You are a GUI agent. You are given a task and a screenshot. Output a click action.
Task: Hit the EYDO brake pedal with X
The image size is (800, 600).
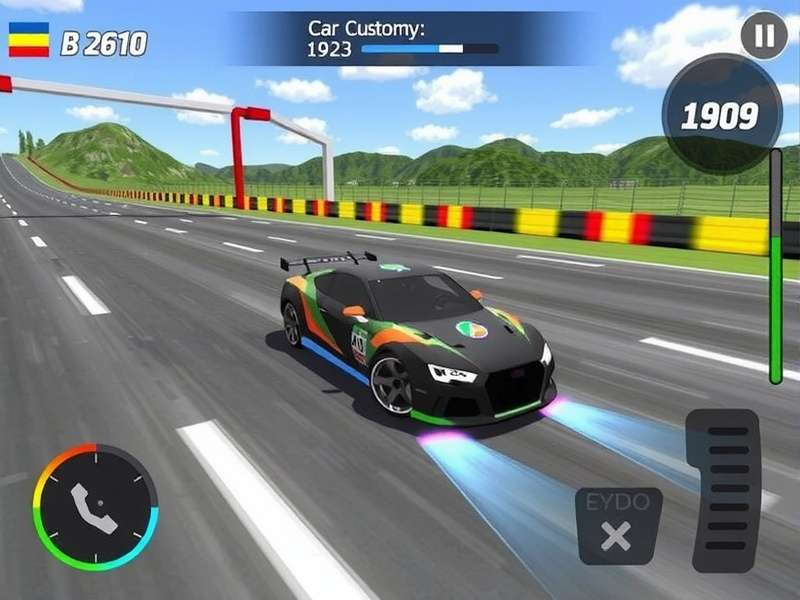click(x=618, y=526)
